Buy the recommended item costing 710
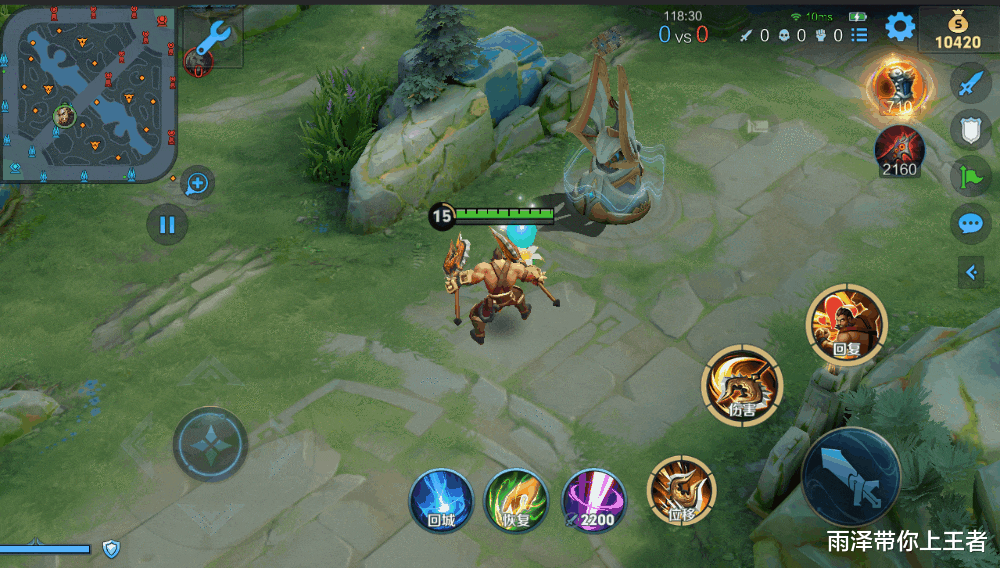 click(x=899, y=85)
